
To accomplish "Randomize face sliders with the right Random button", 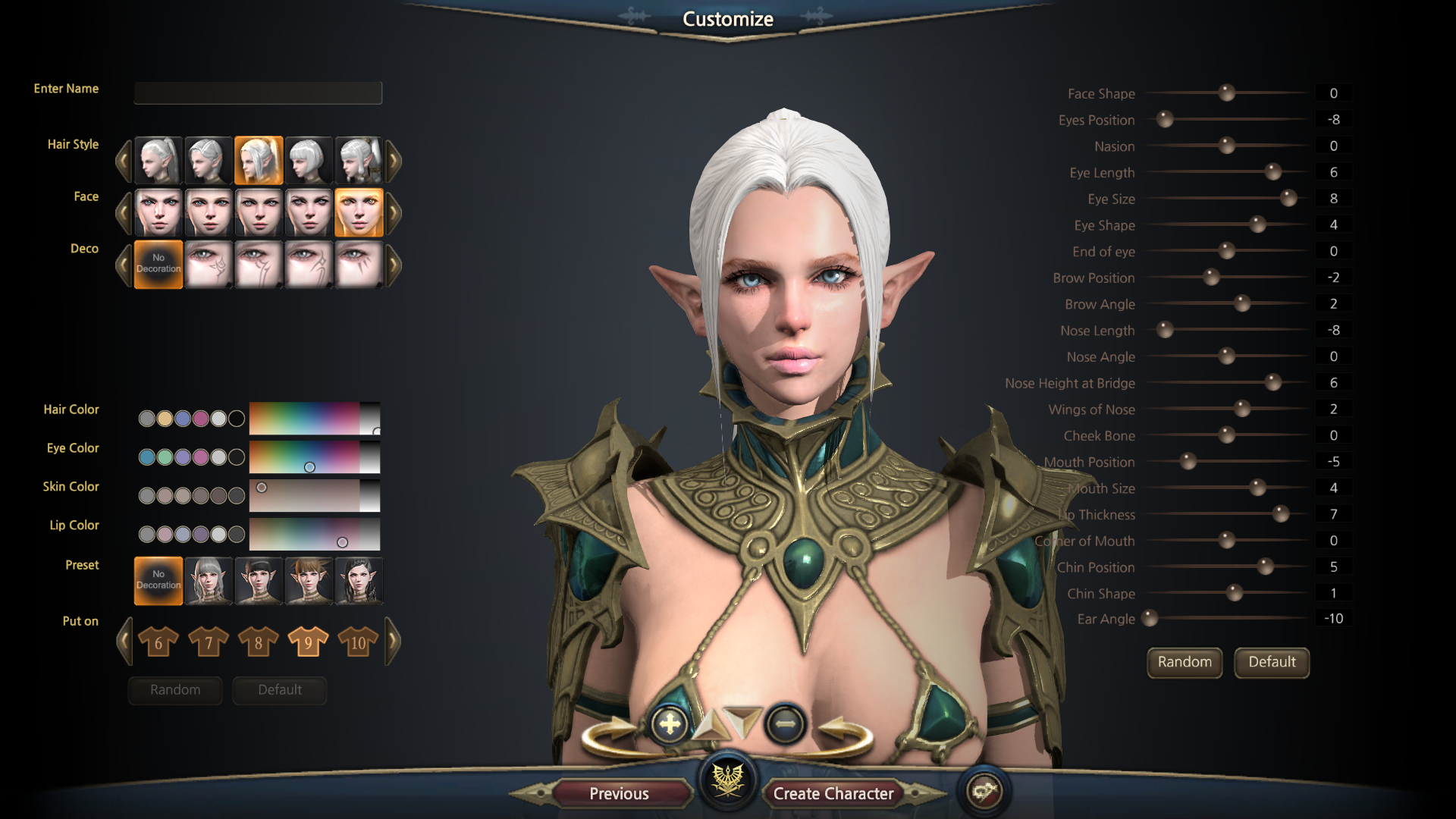I will pyautogui.click(x=1185, y=662).
